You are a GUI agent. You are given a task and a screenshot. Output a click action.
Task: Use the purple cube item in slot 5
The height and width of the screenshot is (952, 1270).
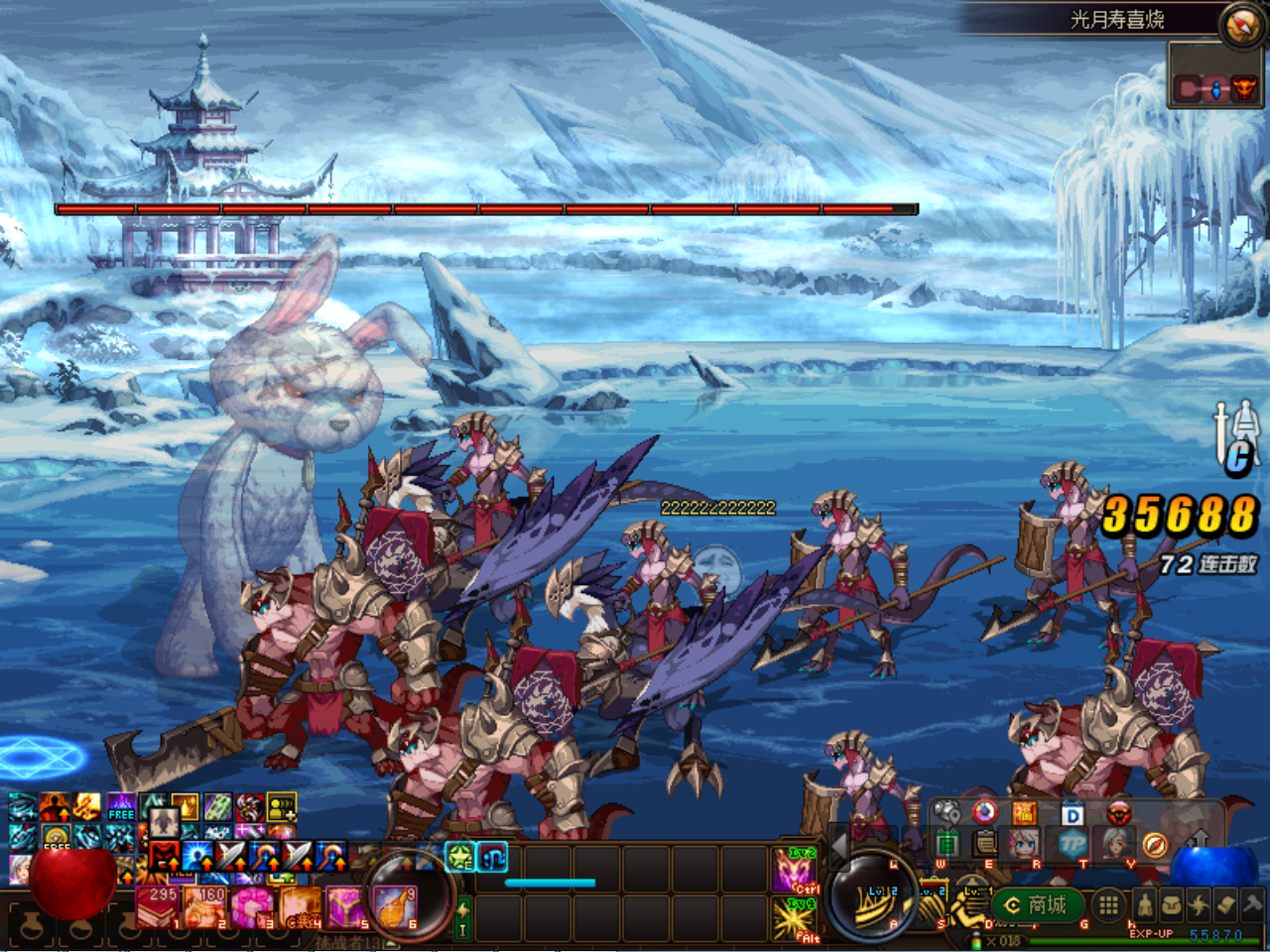point(345,905)
